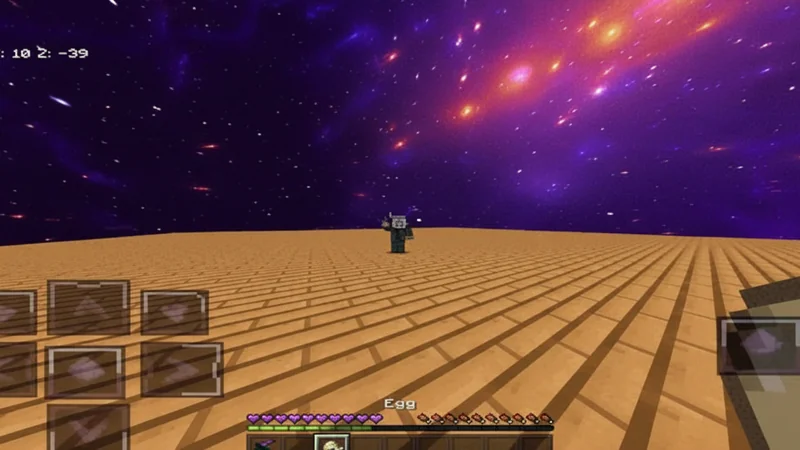Tap the forward-right diagonal movement button

click(x=174, y=312)
